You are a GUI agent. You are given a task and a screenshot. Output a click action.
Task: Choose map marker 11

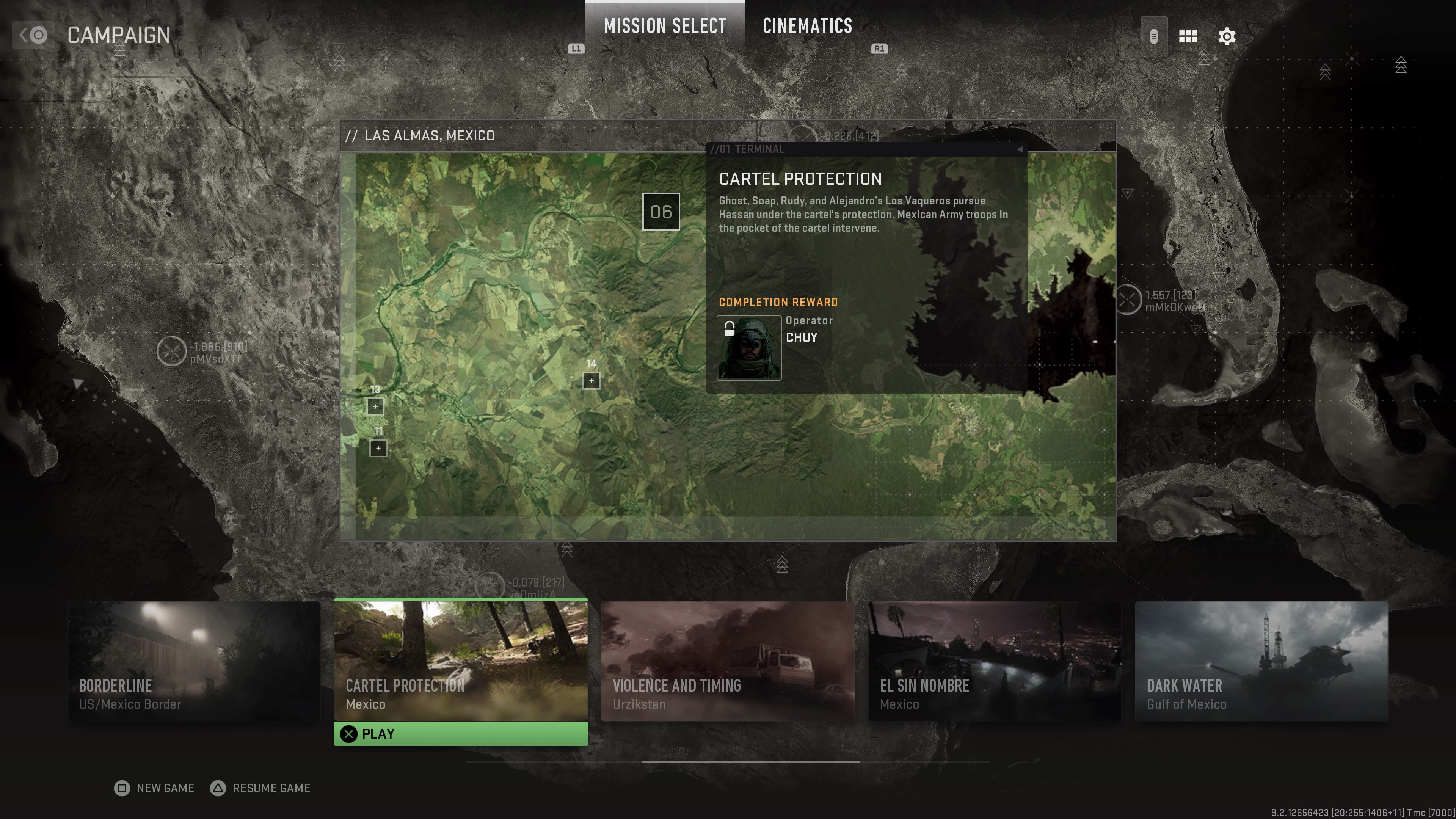click(378, 448)
